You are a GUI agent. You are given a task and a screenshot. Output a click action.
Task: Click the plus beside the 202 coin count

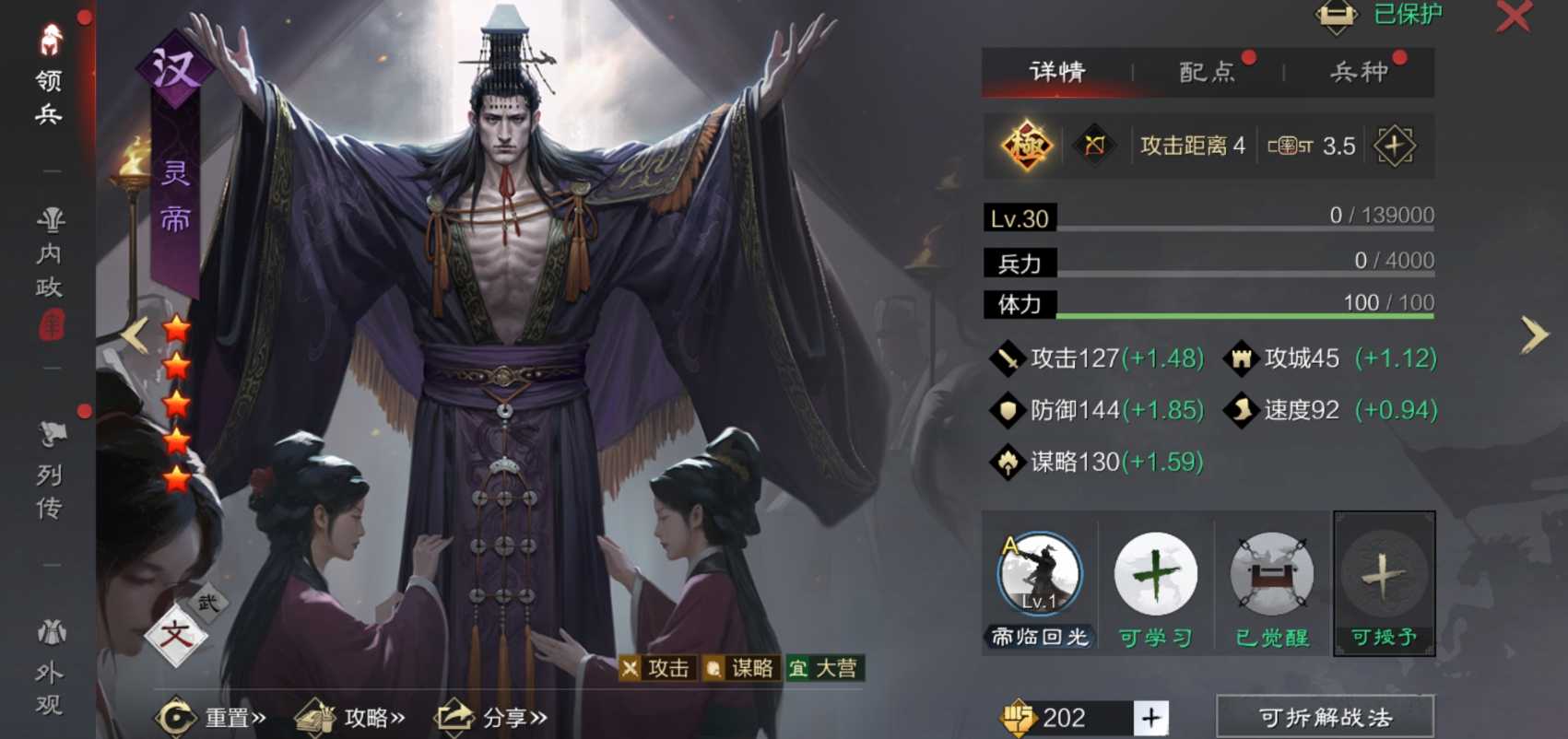click(x=1149, y=716)
